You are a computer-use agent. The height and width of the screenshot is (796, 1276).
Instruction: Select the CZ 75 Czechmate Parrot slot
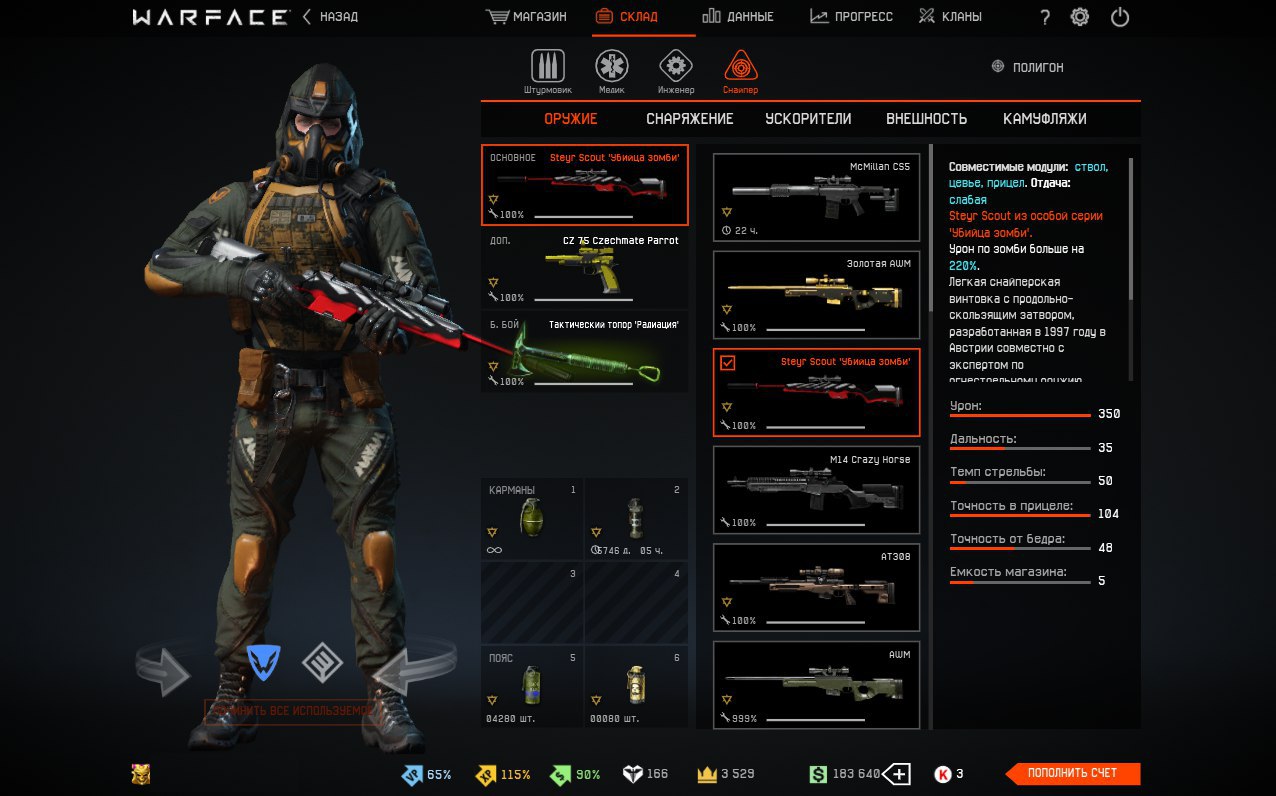coord(585,268)
